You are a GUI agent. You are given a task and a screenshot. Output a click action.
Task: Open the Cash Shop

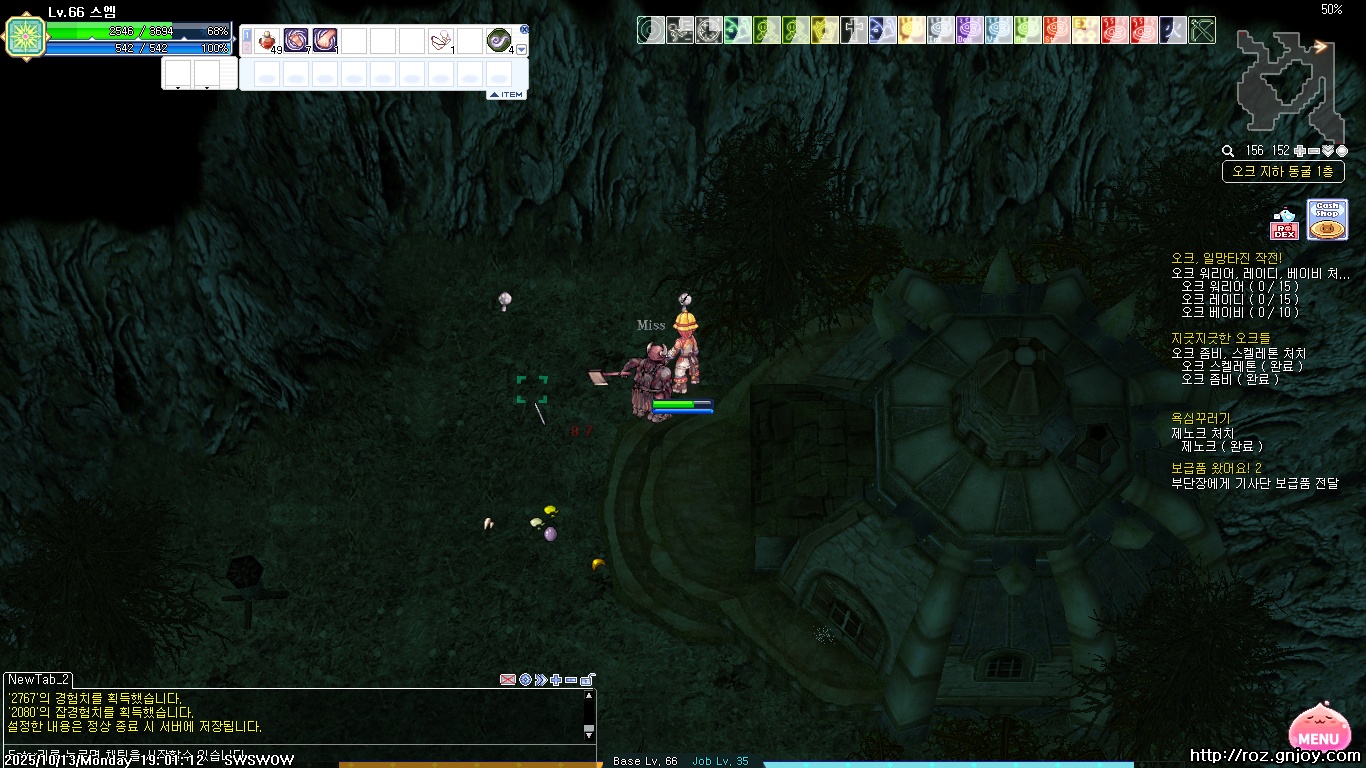(1327, 220)
